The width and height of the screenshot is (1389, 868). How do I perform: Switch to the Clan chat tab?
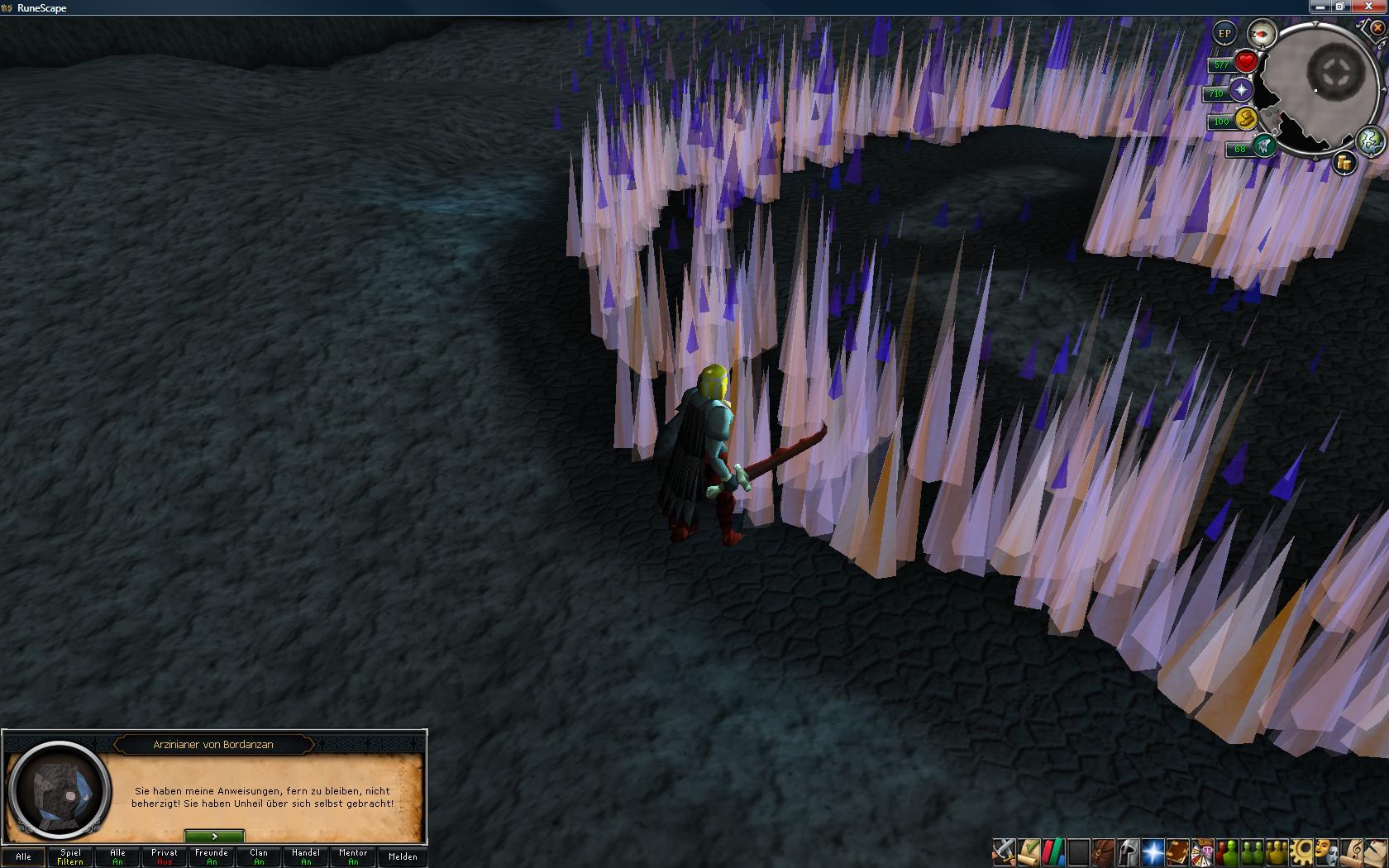click(259, 856)
